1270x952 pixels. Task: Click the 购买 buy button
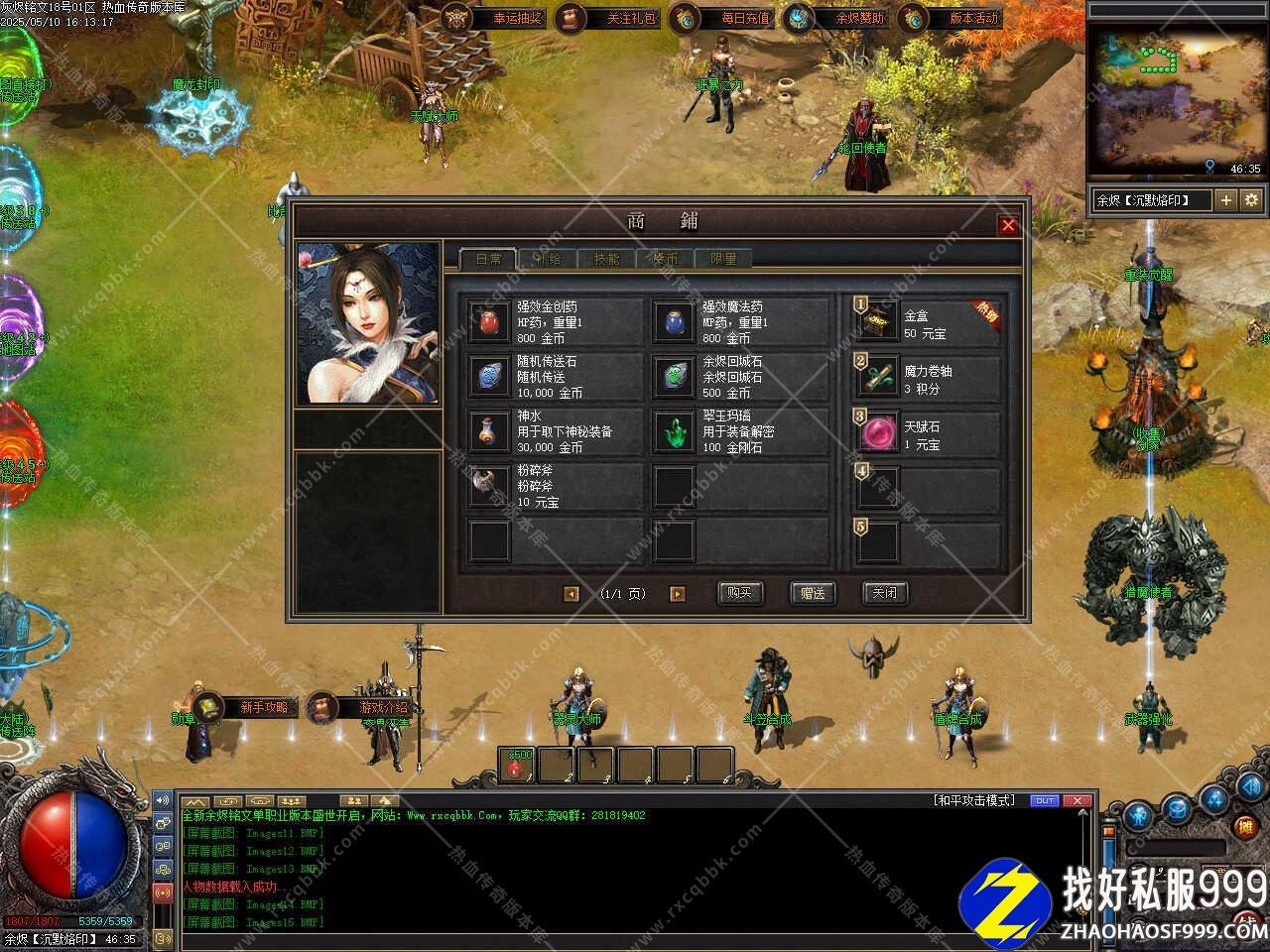click(739, 593)
